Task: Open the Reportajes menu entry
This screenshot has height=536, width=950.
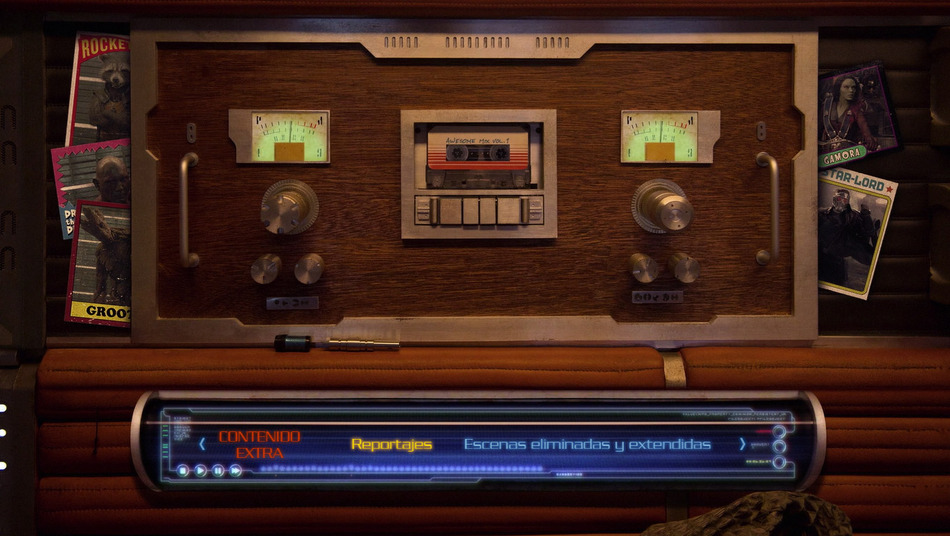Action: point(391,444)
